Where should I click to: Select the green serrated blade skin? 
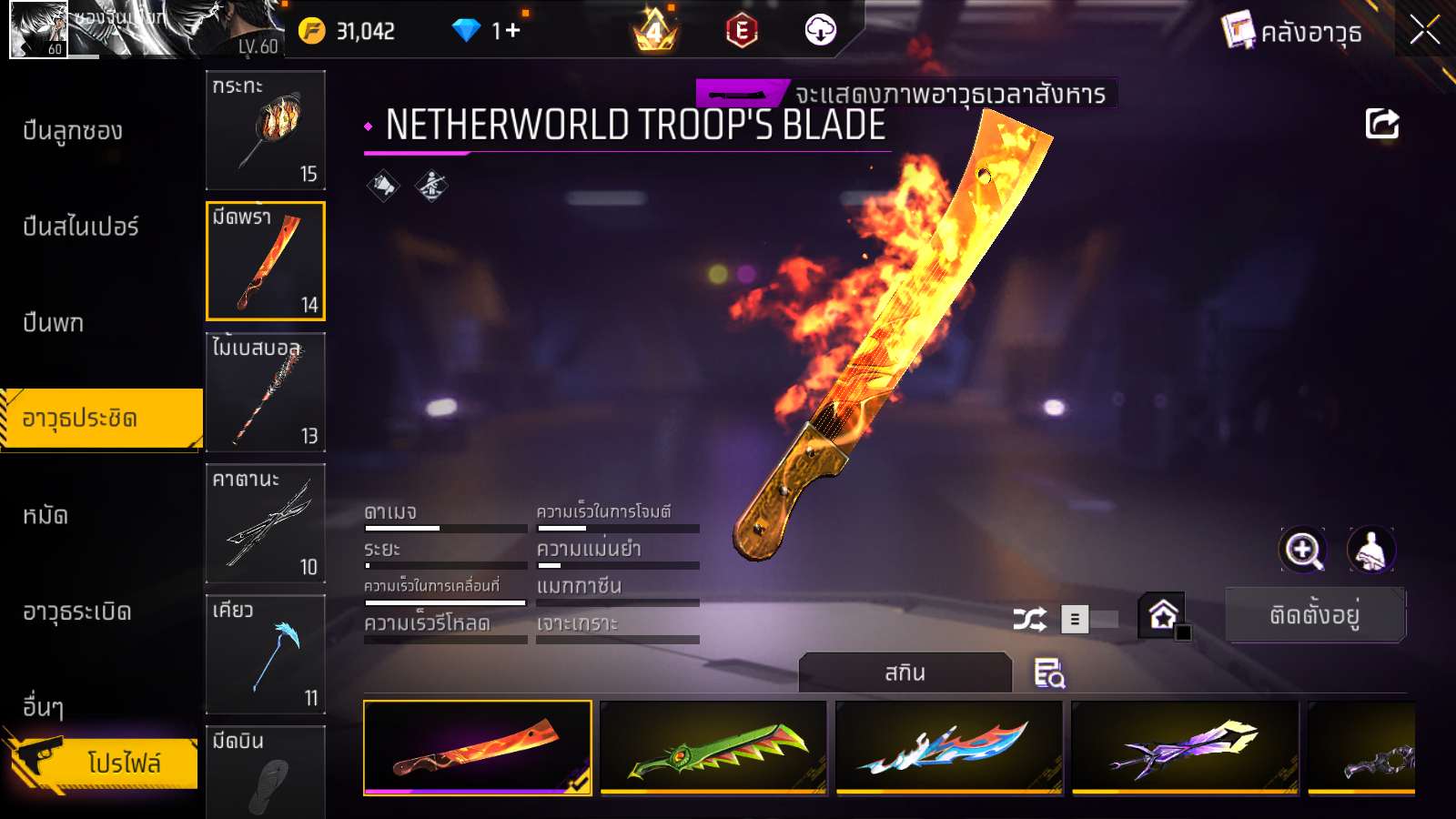(713, 747)
